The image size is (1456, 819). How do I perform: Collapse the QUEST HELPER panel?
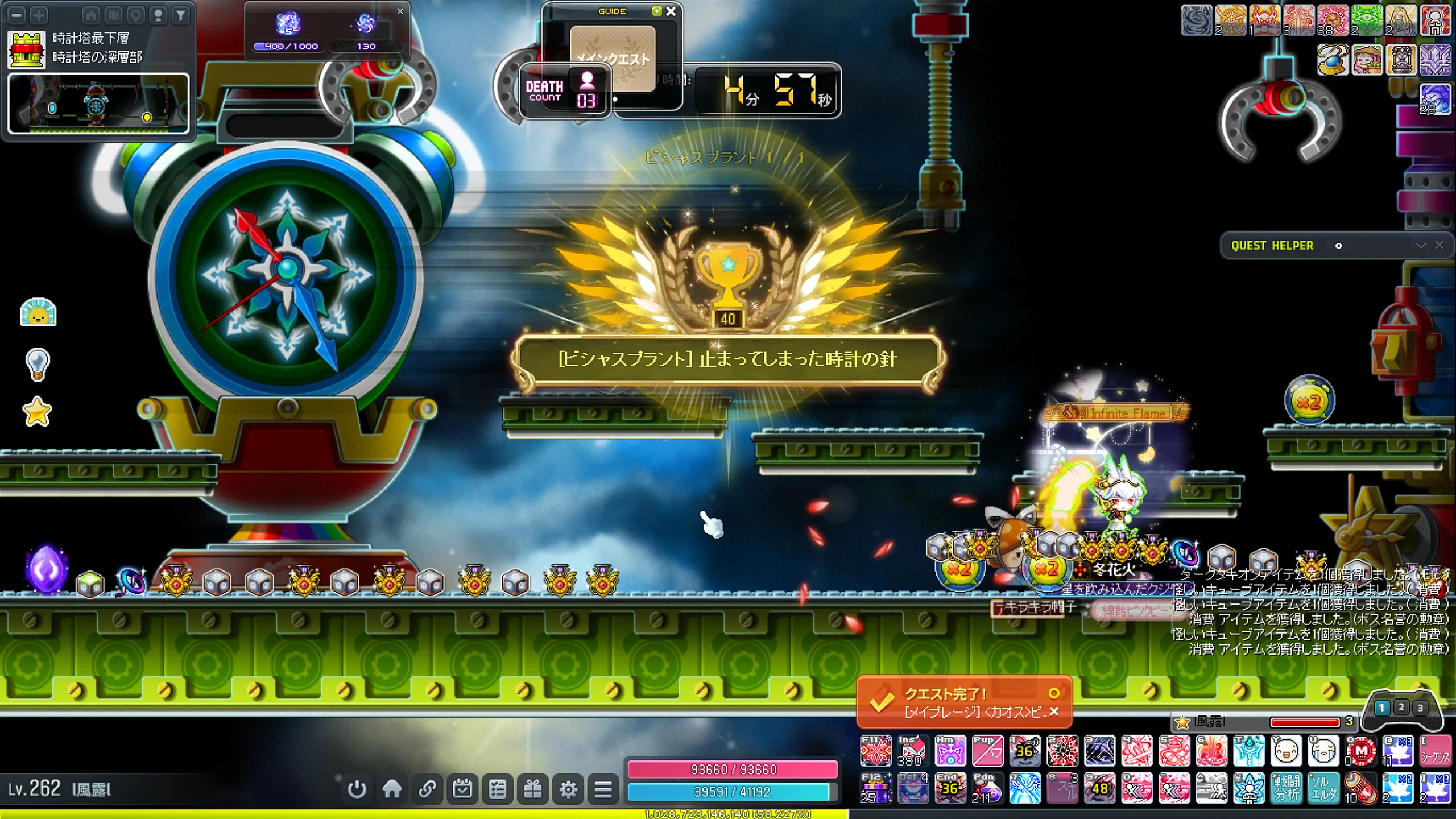pos(1421,245)
